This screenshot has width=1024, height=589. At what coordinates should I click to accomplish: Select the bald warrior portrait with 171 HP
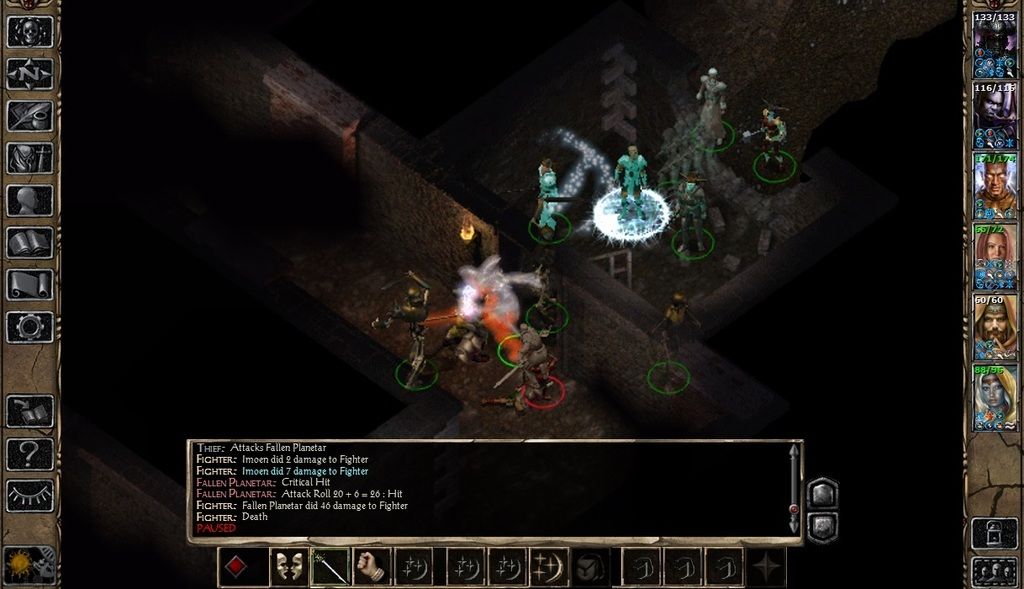pos(995,187)
